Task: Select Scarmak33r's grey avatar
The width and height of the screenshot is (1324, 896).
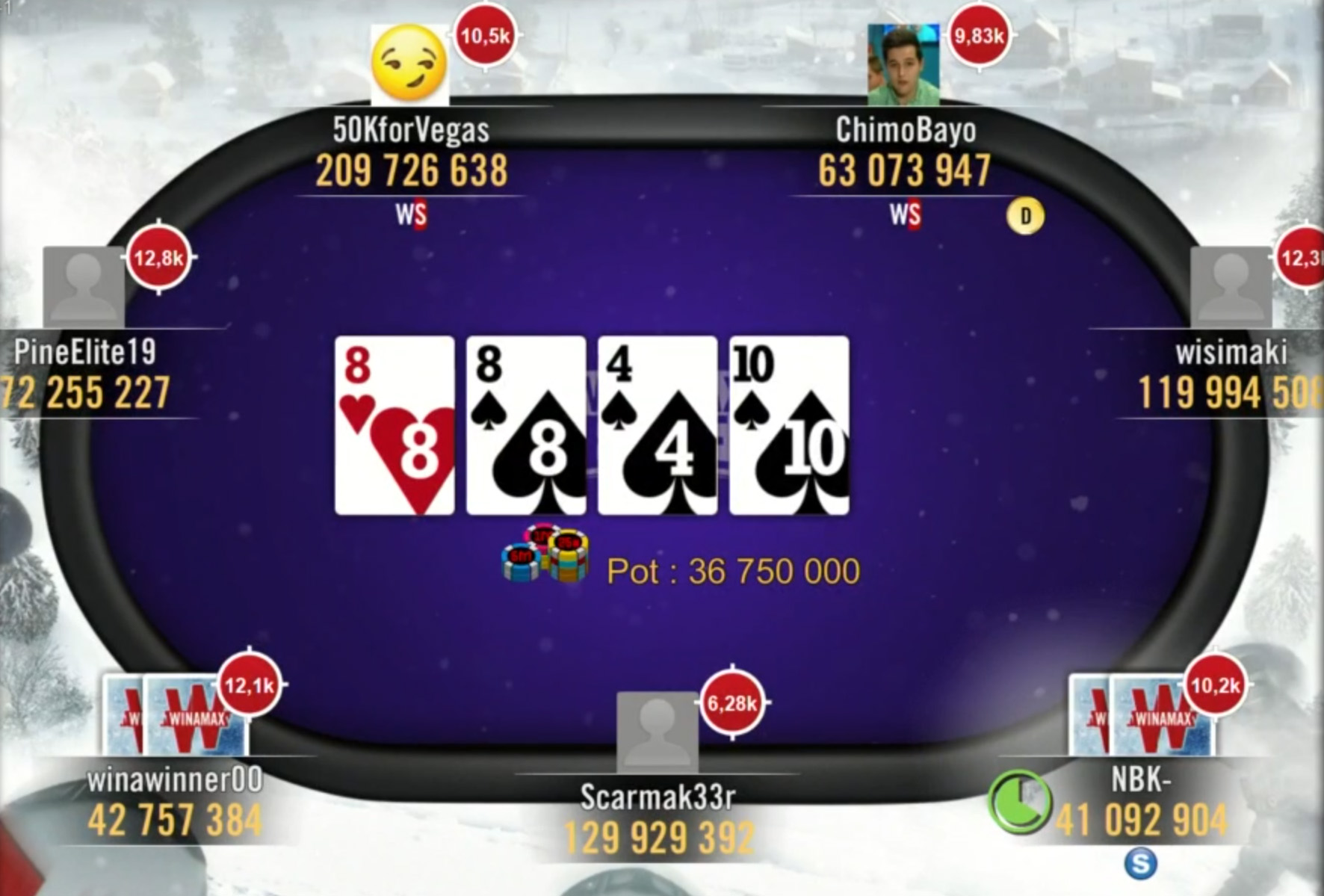Action: pos(657,732)
